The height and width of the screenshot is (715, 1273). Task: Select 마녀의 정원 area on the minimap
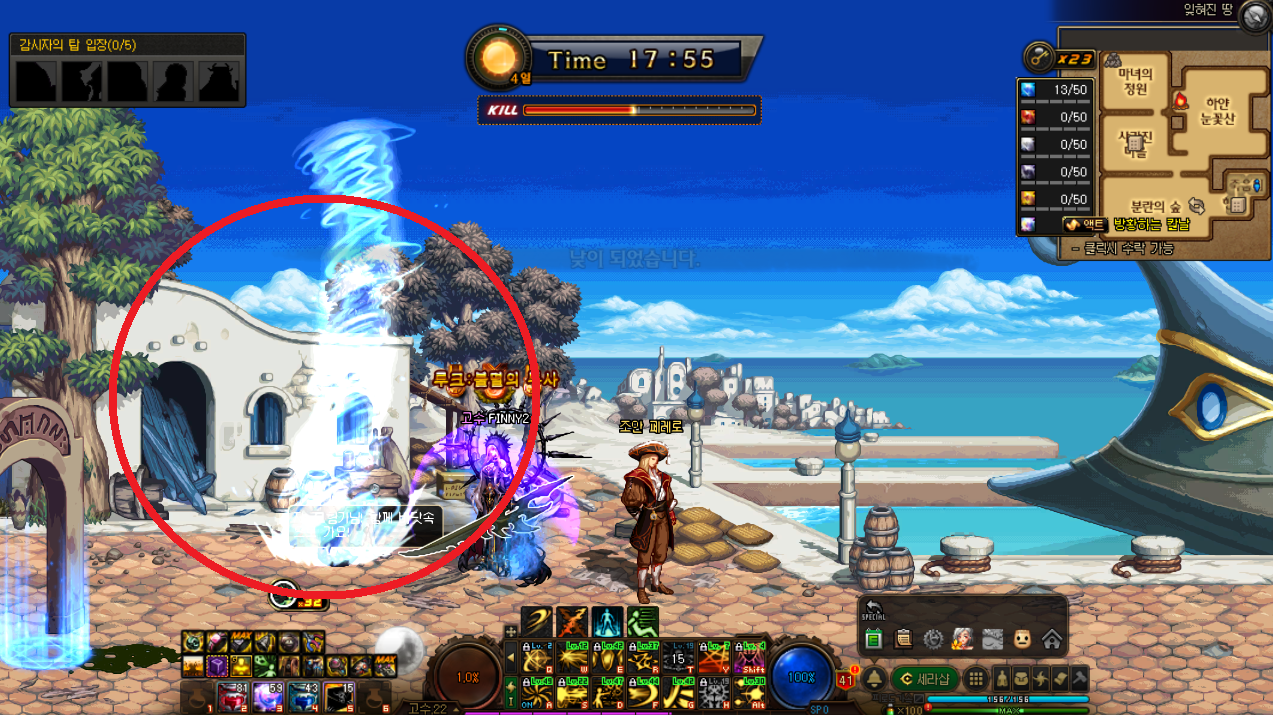(1135, 81)
